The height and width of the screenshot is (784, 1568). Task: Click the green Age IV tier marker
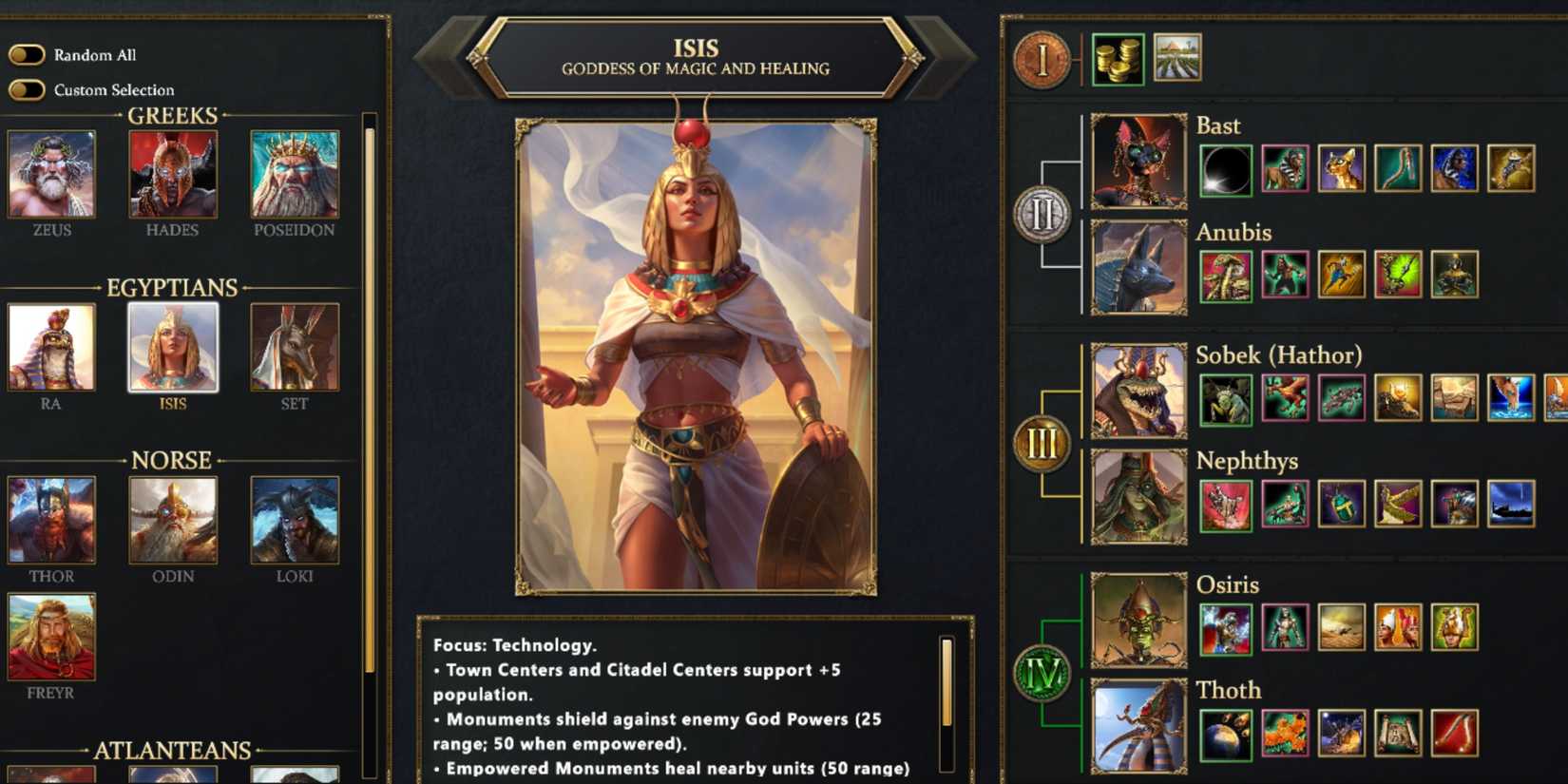coord(1042,667)
